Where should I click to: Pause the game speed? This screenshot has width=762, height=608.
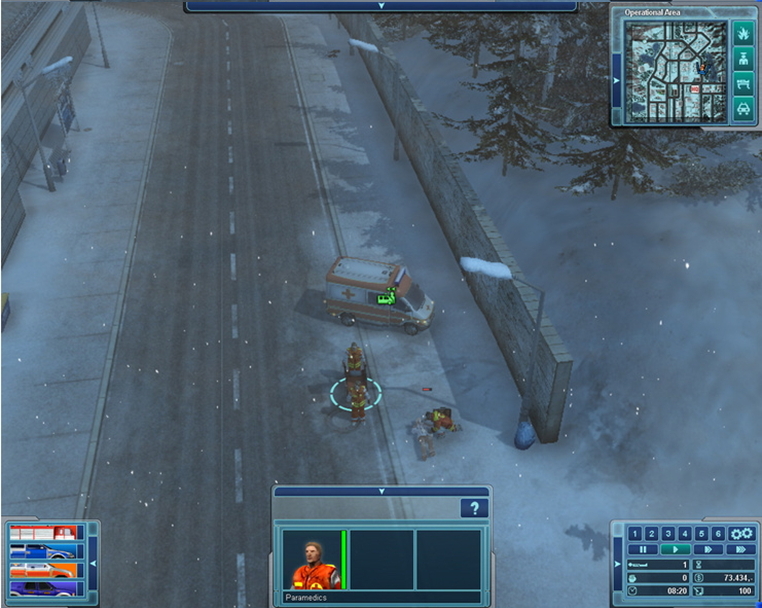click(641, 549)
